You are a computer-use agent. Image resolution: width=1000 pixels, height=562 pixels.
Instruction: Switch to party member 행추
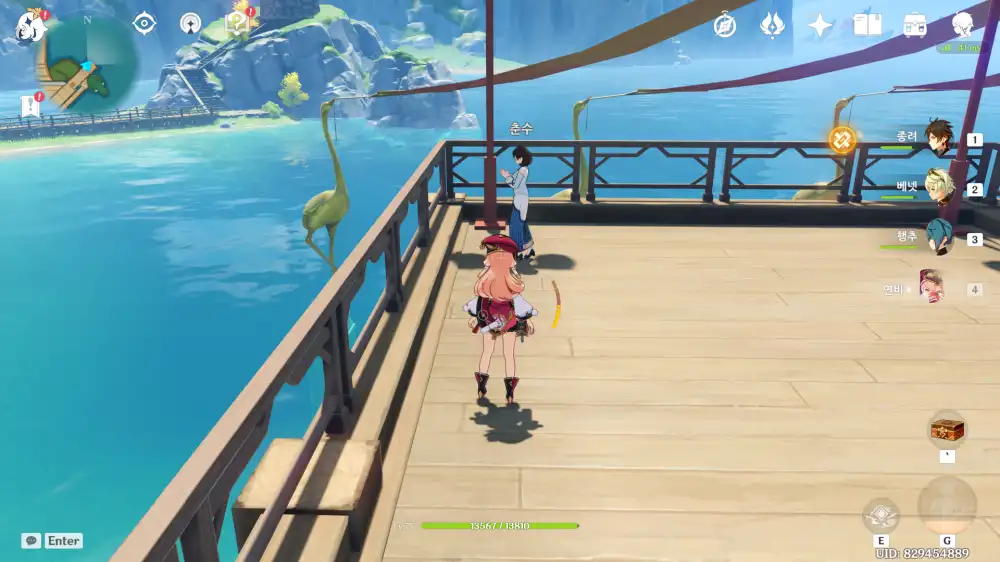(937, 238)
